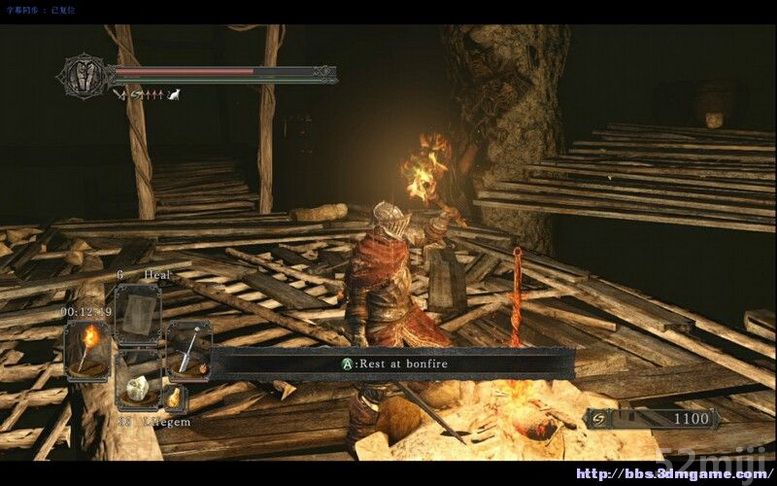Choose the sword right-hand weapon slot

(188, 350)
